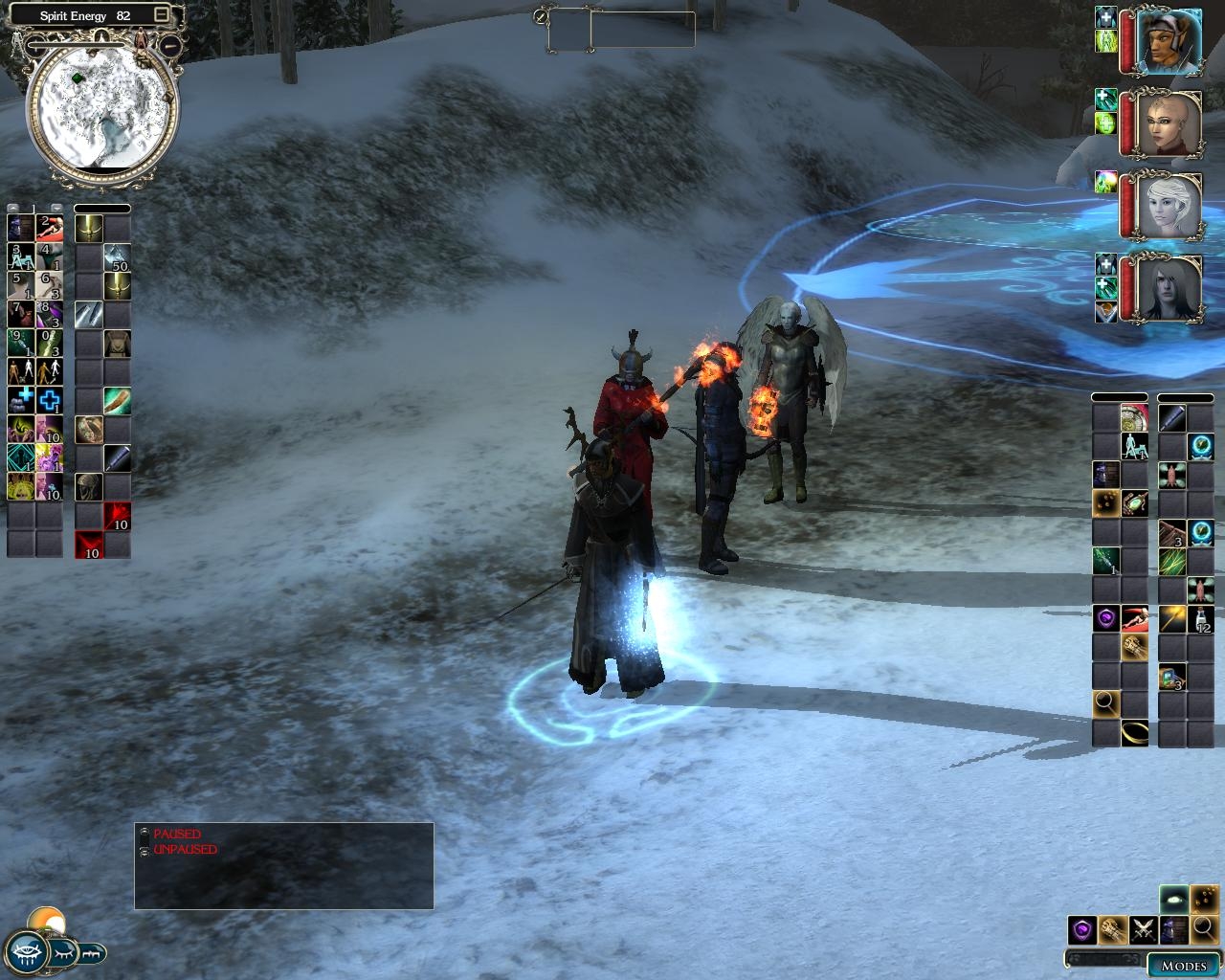This screenshot has height=980, width=1225.
Task: Select the top party member portrait
Action: tap(1169, 42)
